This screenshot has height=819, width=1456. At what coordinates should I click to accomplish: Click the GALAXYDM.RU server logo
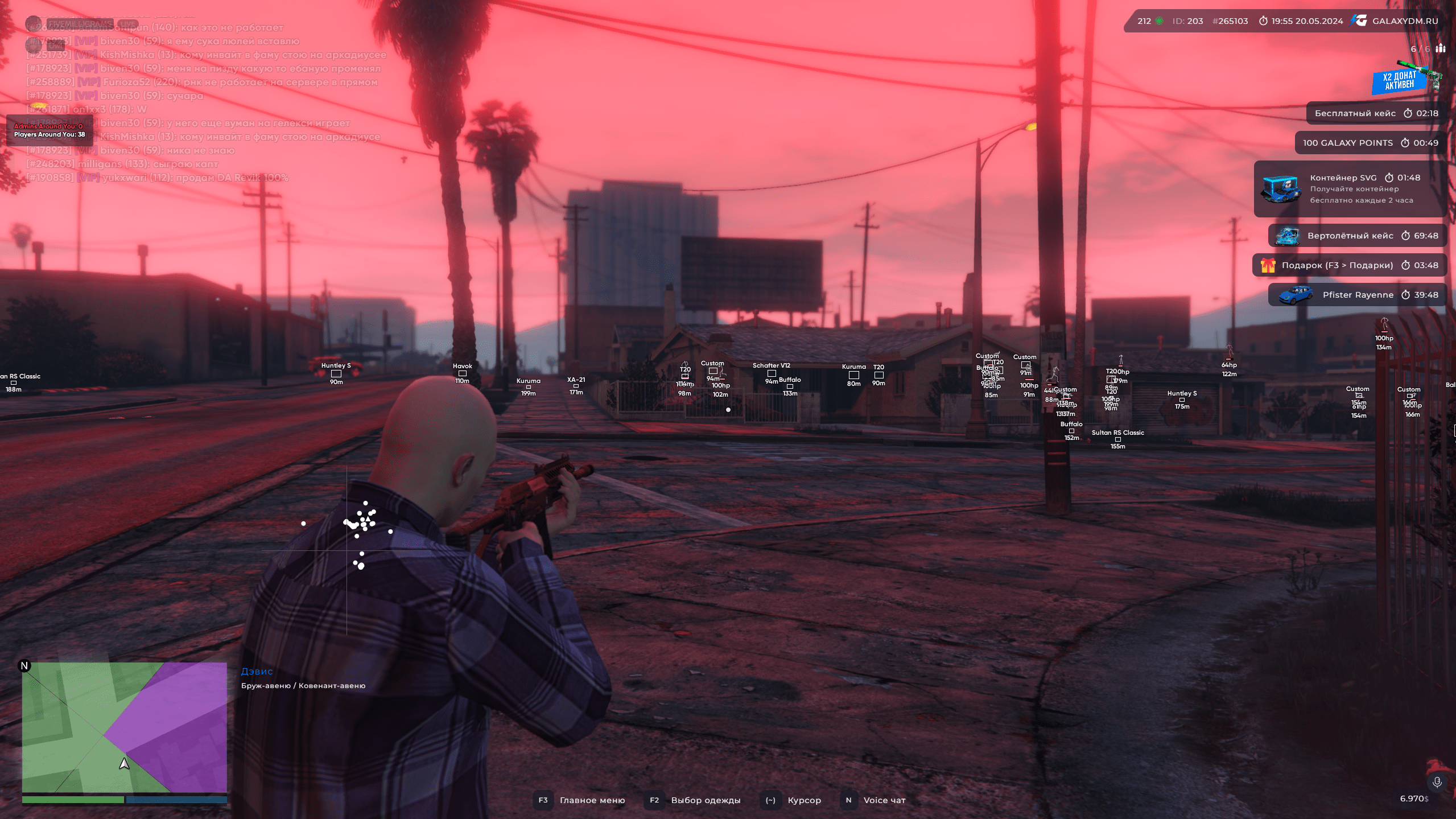[x=1397, y=21]
